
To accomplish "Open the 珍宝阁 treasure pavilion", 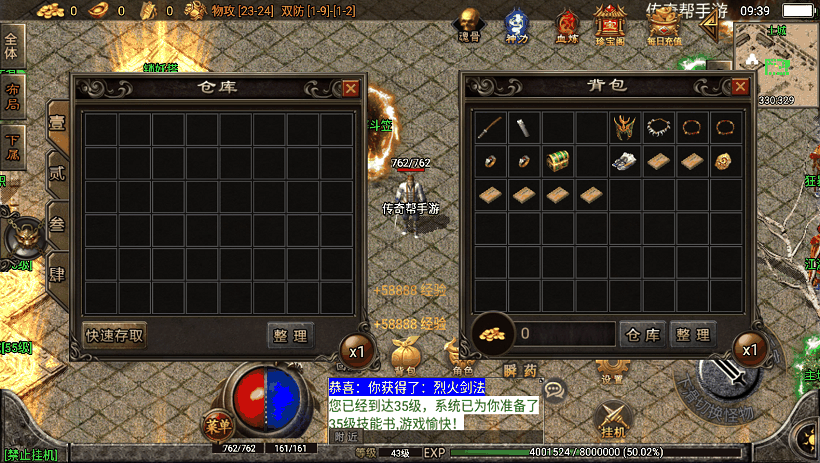I will (x=610, y=25).
